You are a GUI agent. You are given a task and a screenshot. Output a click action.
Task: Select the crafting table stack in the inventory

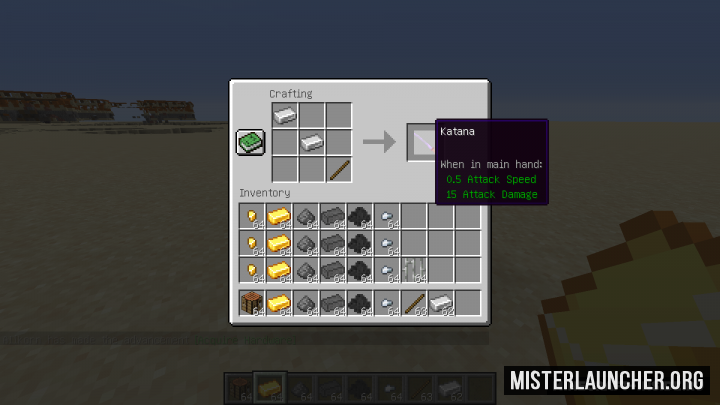(x=251, y=302)
